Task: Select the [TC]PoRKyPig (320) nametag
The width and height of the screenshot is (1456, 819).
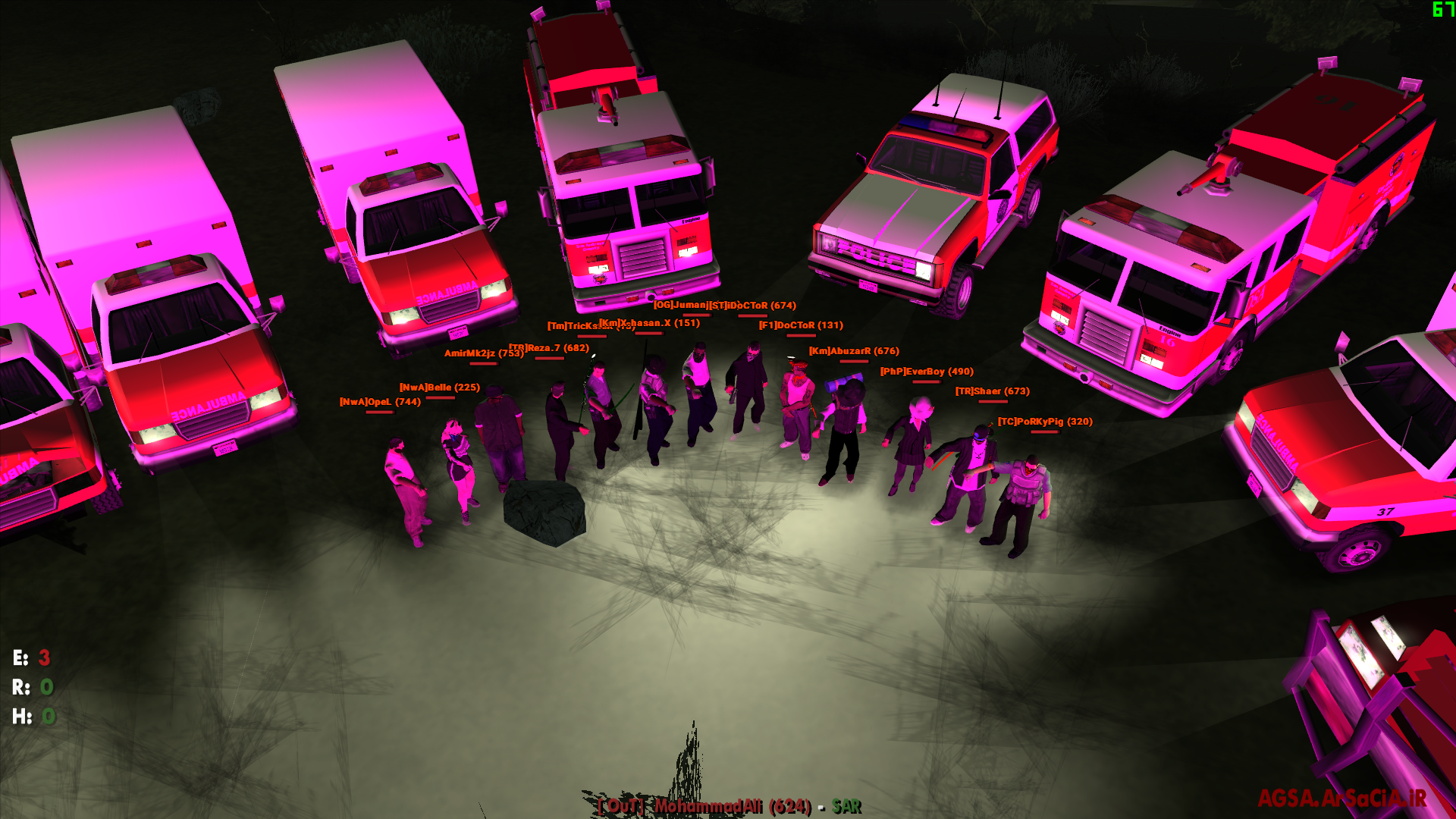Action: point(1044,421)
